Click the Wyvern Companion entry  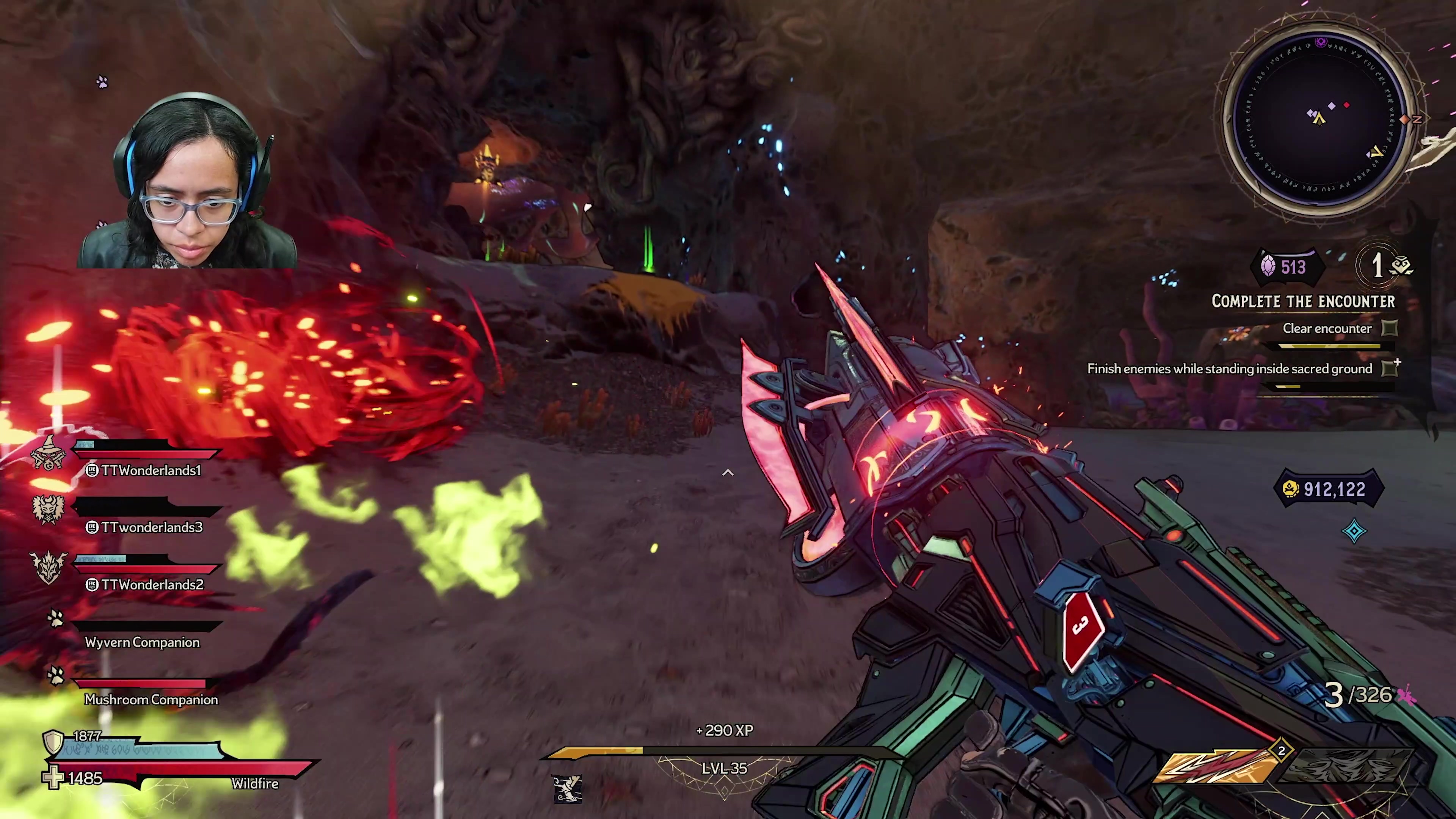pyautogui.click(x=142, y=642)
